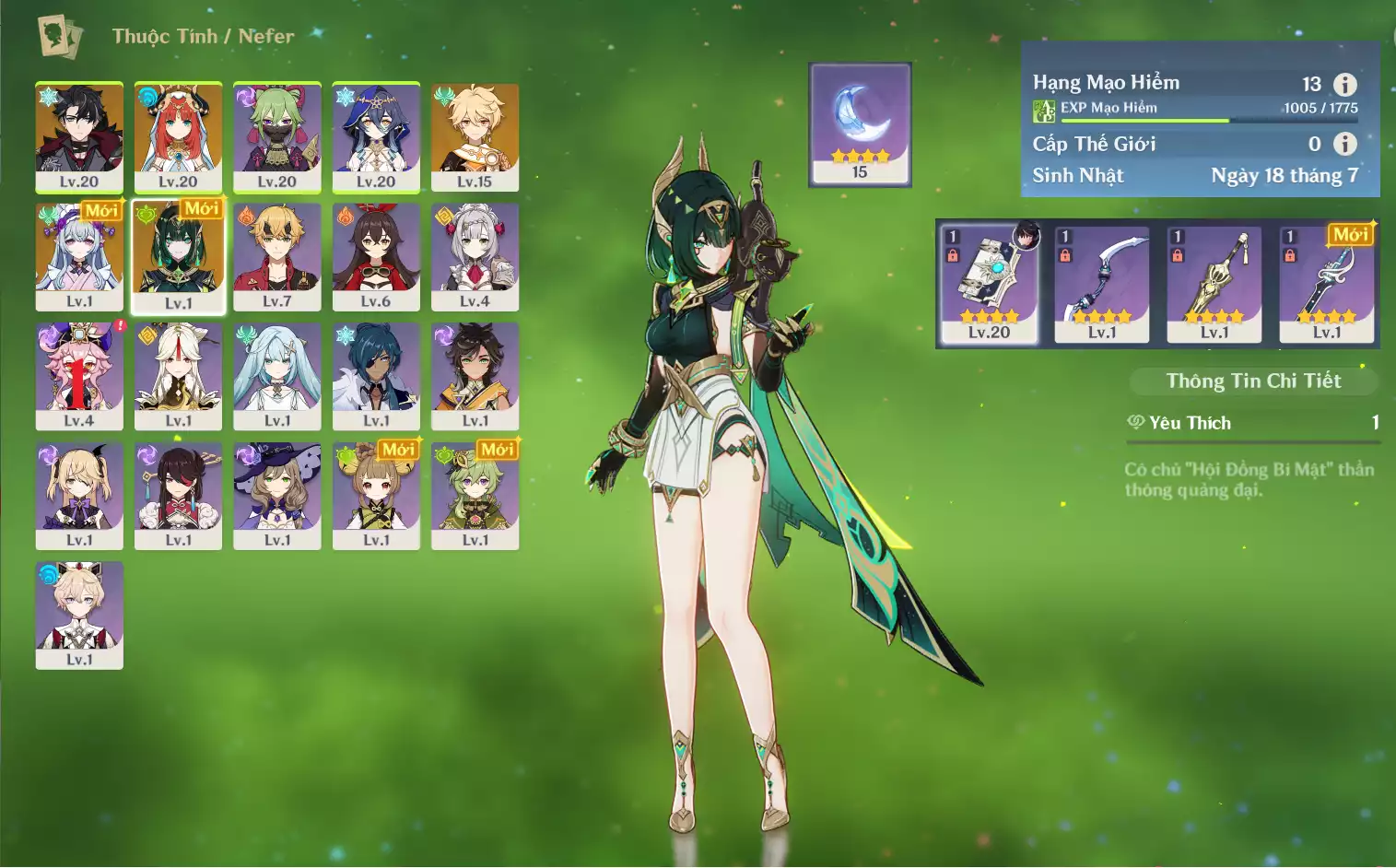Screen dimensions: 1396x868
Task: Pick the Ningguang character card
Action: (x=178, y=376)
